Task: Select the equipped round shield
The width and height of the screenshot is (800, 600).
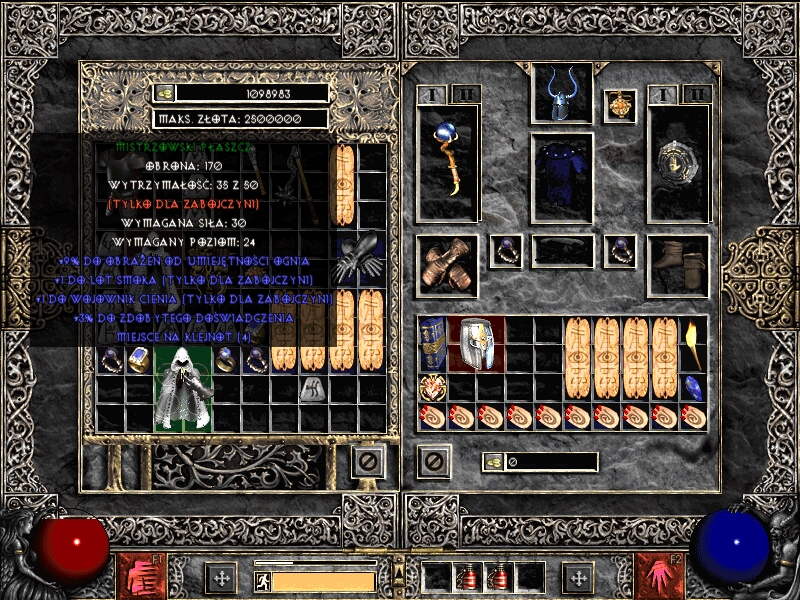Action: coord(678,162)
